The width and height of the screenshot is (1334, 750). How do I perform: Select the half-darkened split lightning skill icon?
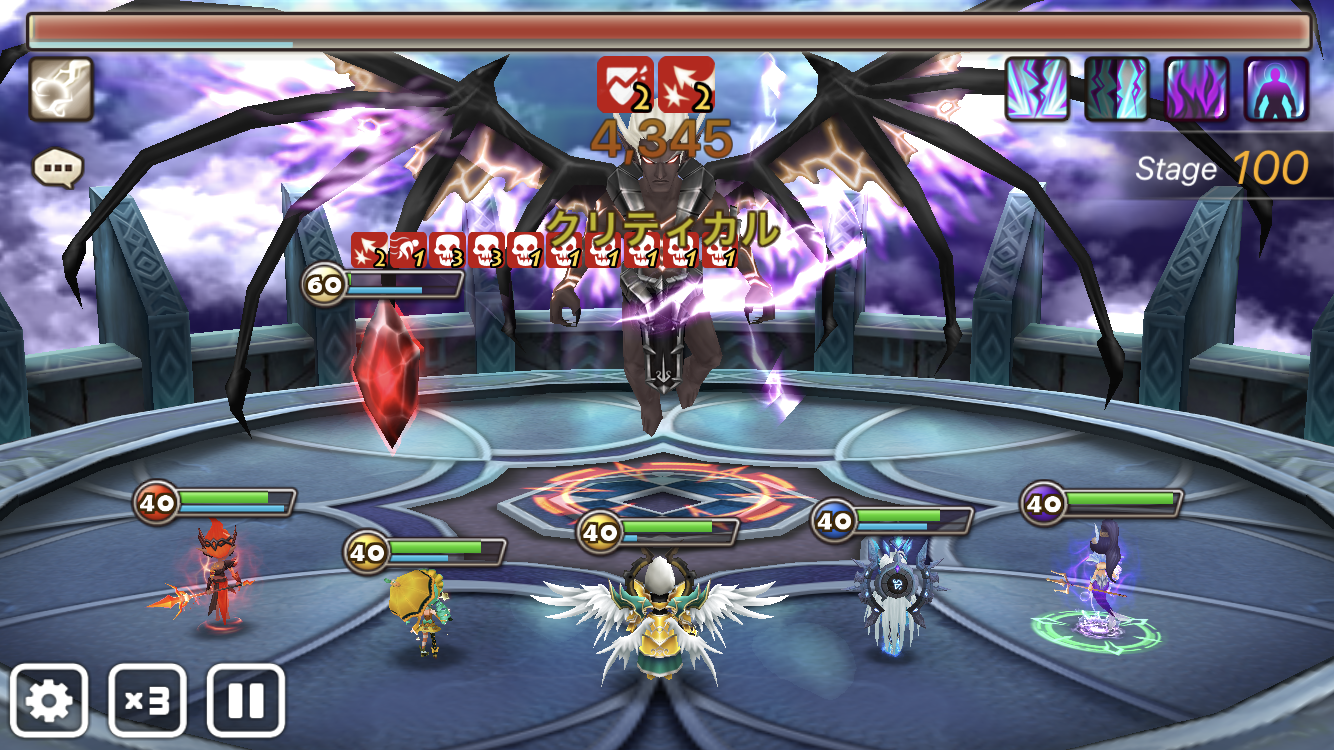(1117, 89)
